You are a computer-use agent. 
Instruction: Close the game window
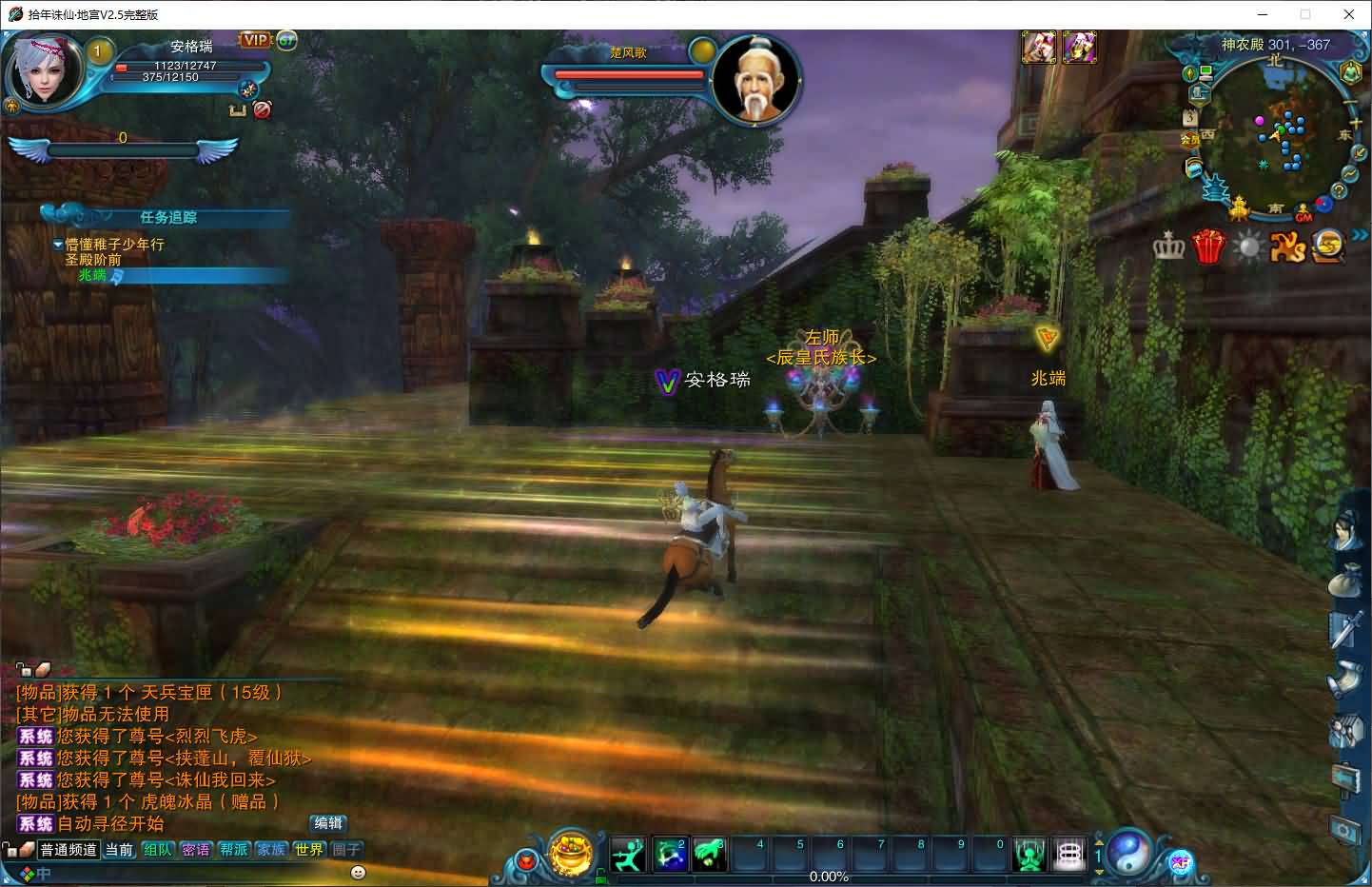[1348, 14]
